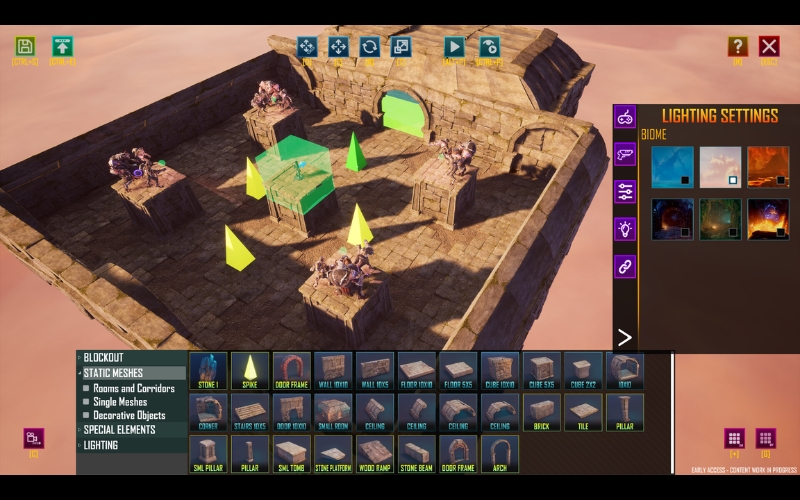Image resolution: width=800 pixels, height=500 pixels.
Task: Expand the Blockout category
Action: 104,357
